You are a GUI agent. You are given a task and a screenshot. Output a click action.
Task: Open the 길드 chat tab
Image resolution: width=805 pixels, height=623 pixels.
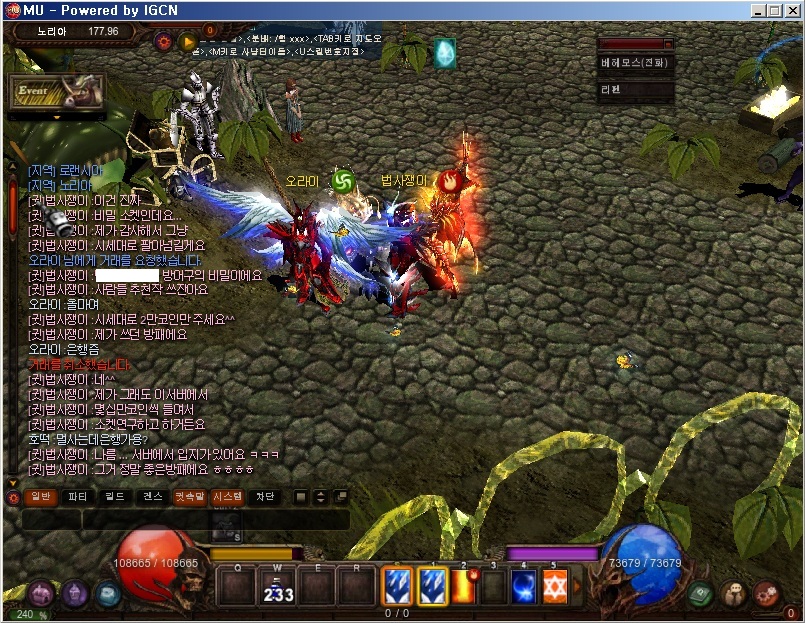tap(115, 496)
